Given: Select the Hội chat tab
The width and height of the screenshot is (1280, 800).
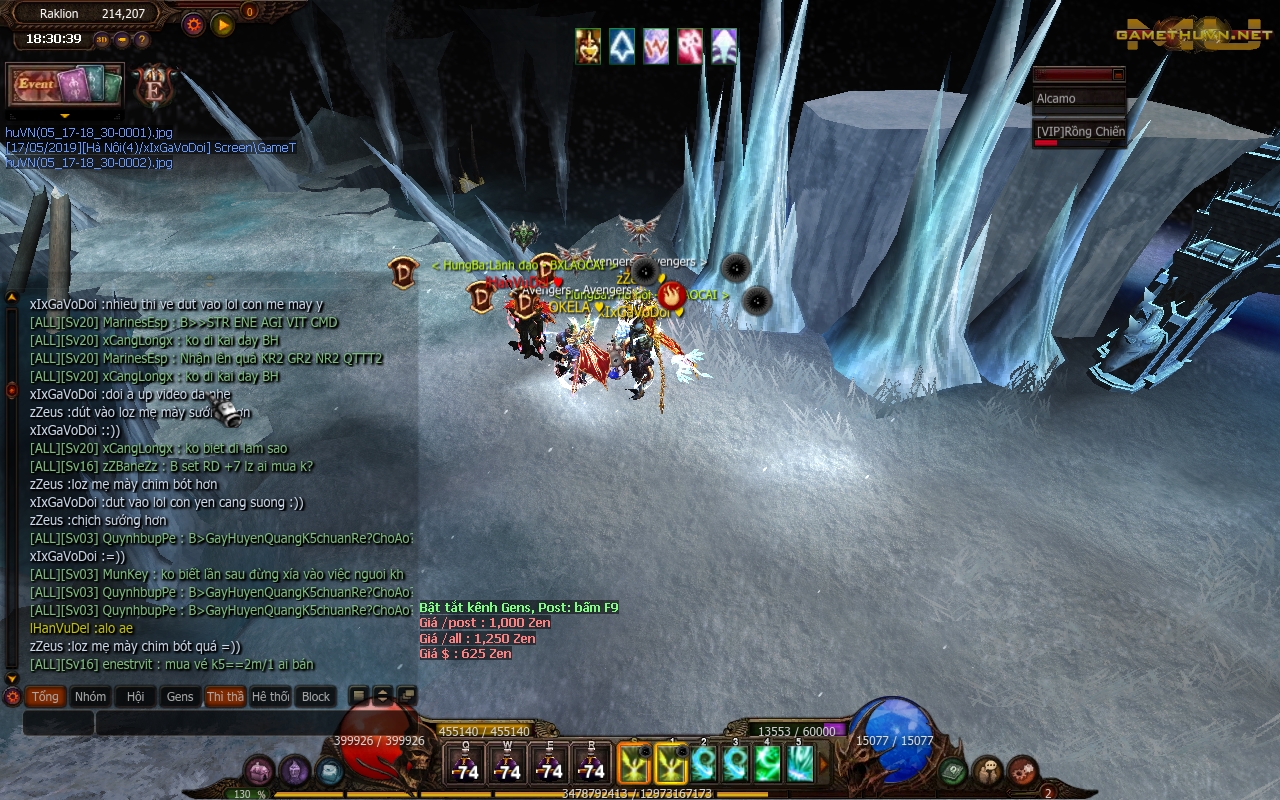Looking at the screenshot, I should [x=135, y=697].
